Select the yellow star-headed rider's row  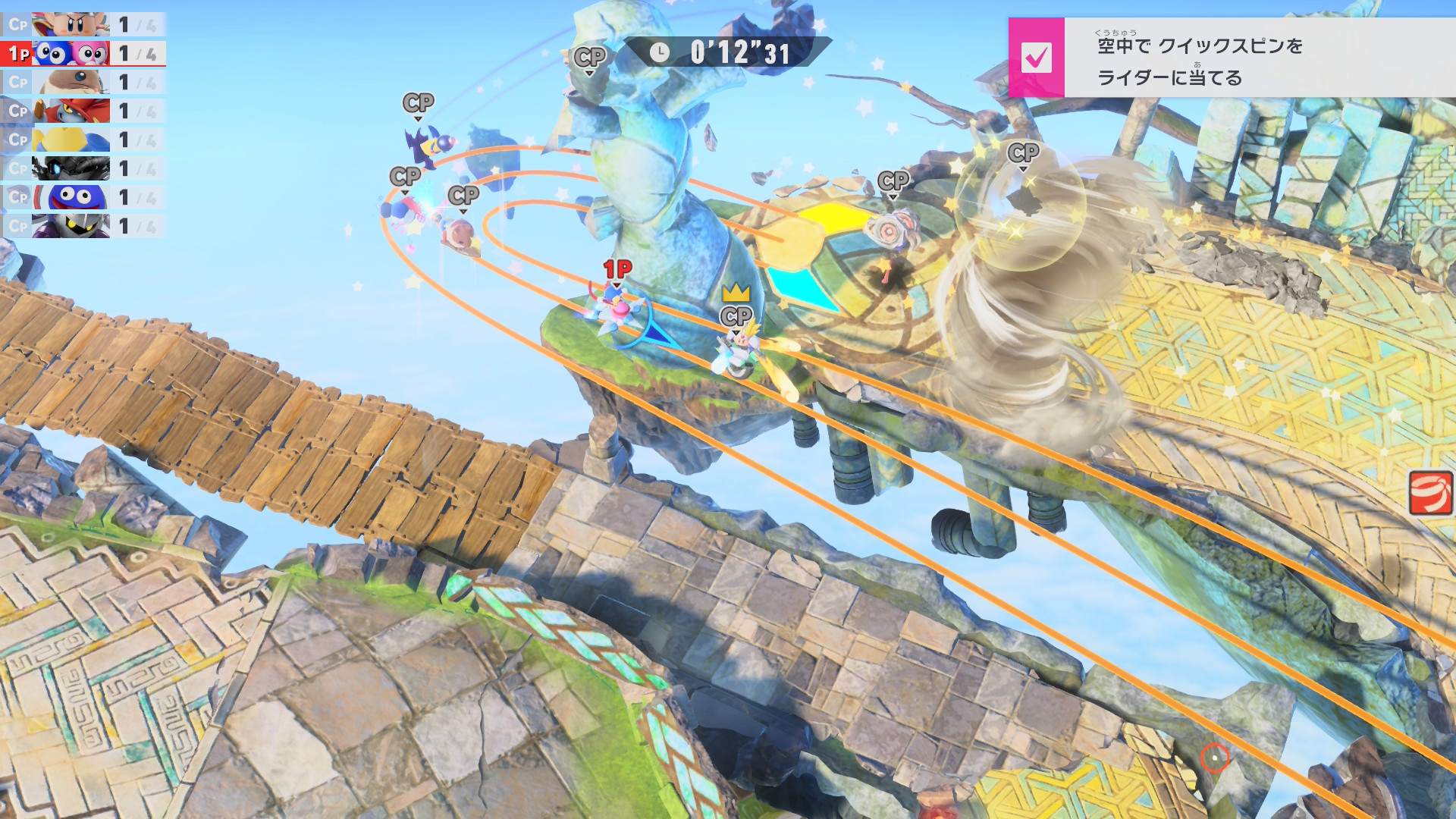(x=83, y=140)
